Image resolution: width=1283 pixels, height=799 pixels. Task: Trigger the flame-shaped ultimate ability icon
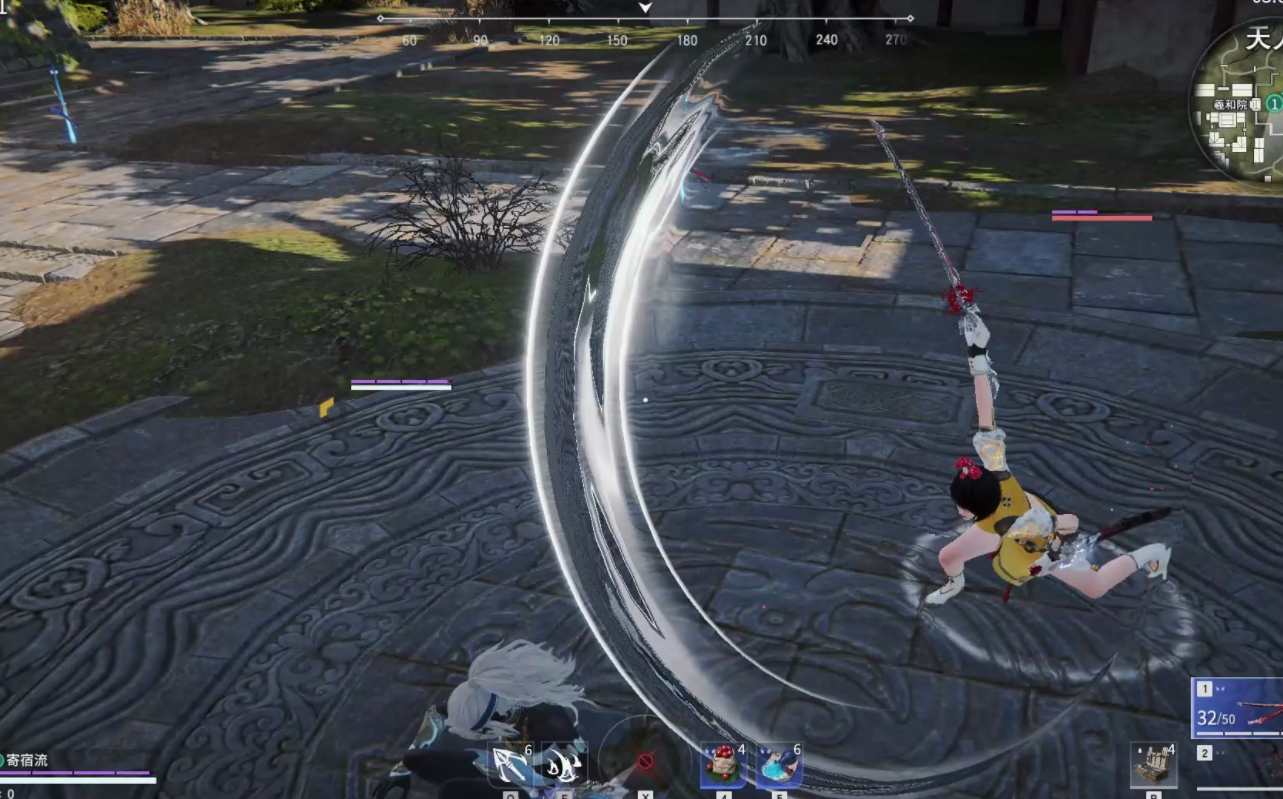(x=564, y=766)
